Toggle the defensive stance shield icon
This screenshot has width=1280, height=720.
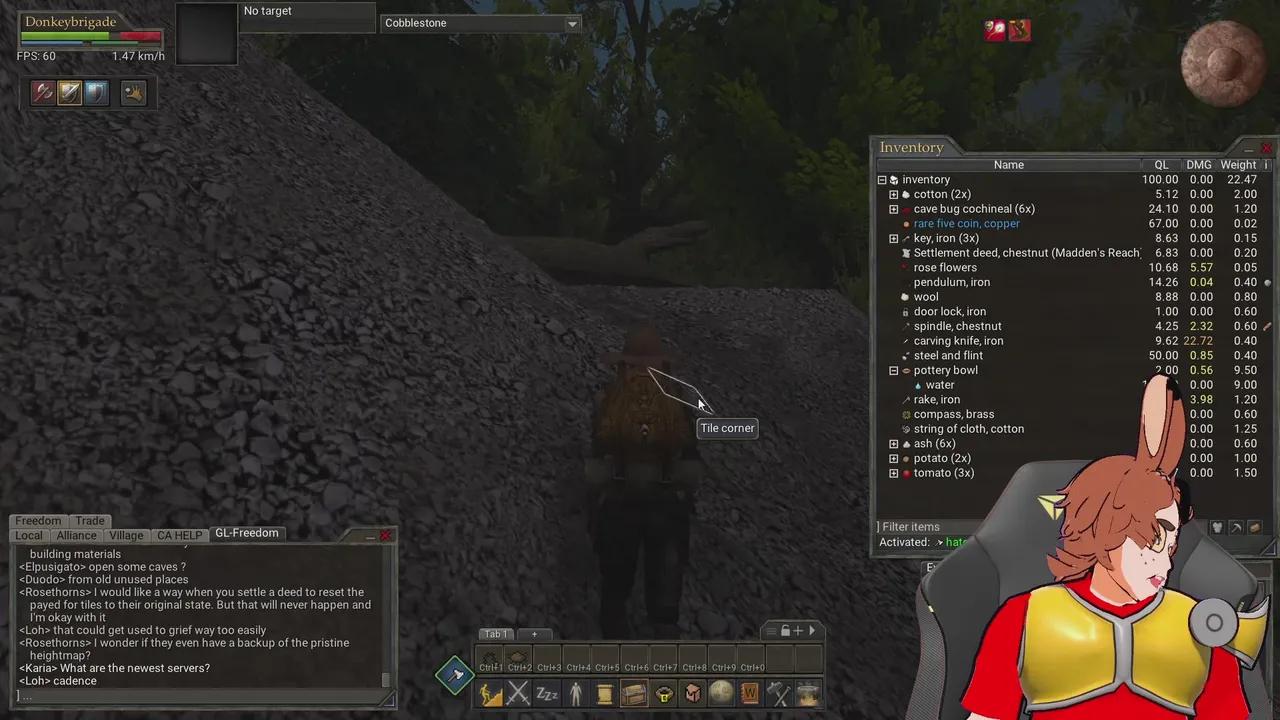[94, 92]
